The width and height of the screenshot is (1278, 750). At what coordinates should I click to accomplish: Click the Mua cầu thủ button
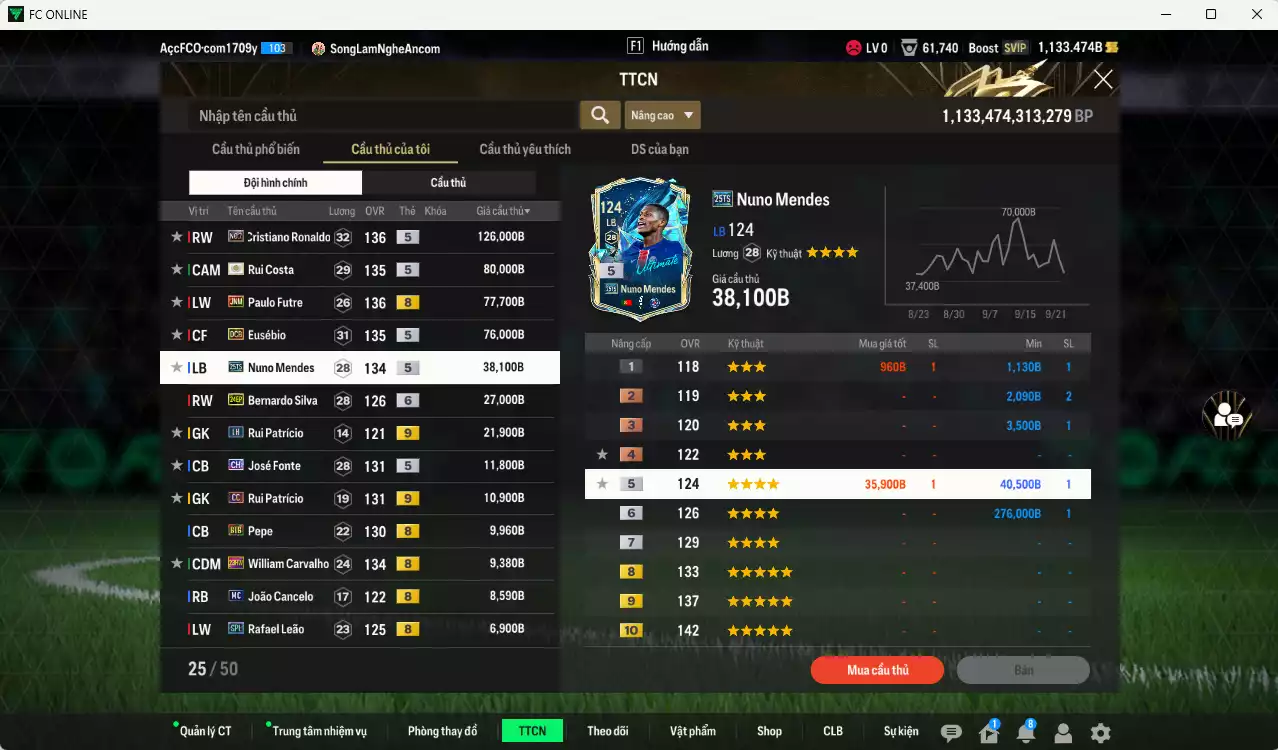pos(877,670)
